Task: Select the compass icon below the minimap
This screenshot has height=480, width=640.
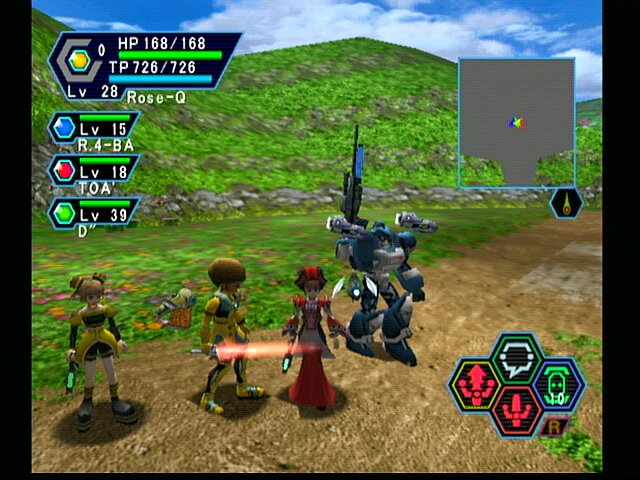Action: (x=566, y=204)
